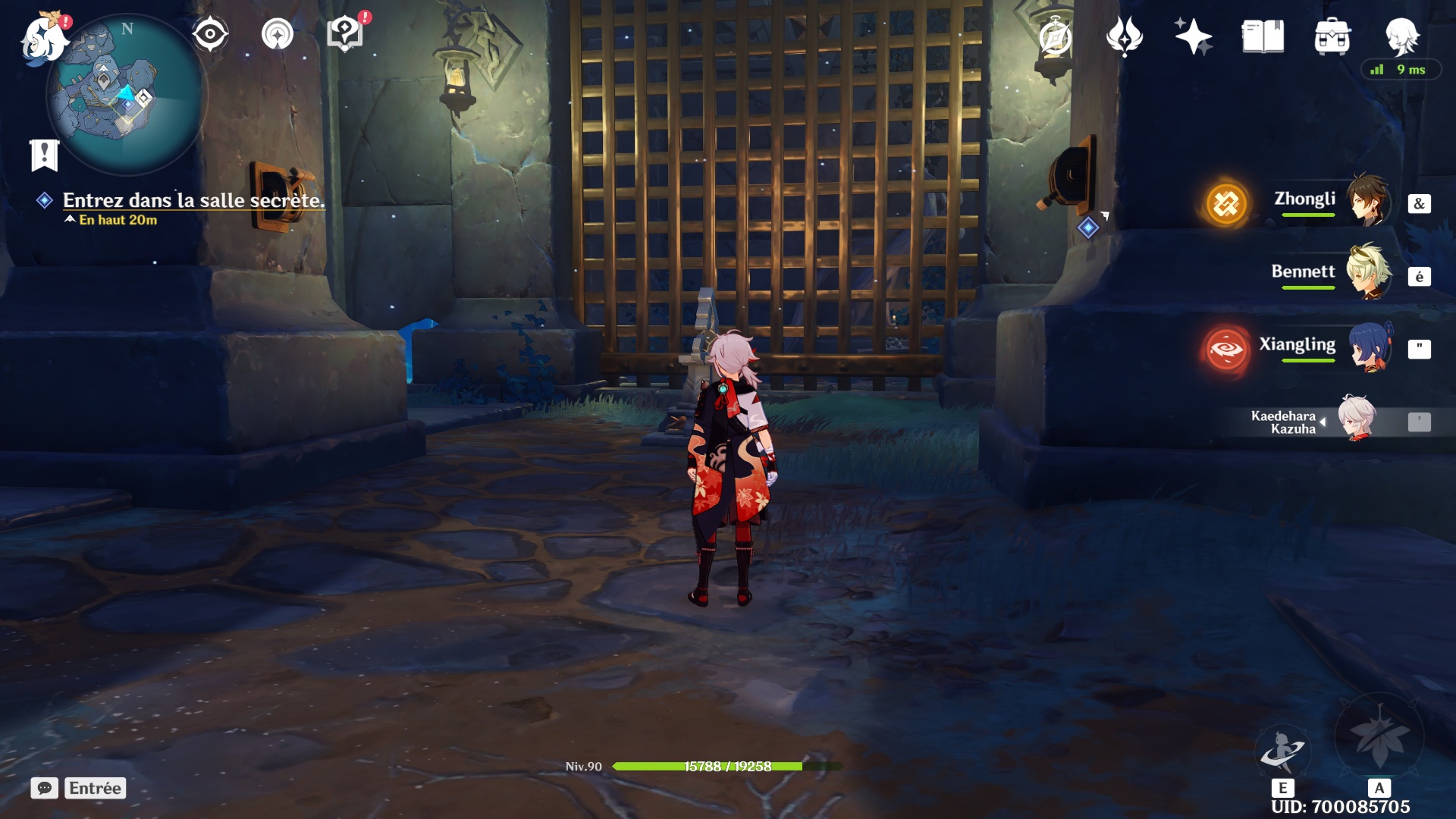Open the character profile head icon
The width and height of the screenshot is (1456, 819).
[x=1401, y=35]
